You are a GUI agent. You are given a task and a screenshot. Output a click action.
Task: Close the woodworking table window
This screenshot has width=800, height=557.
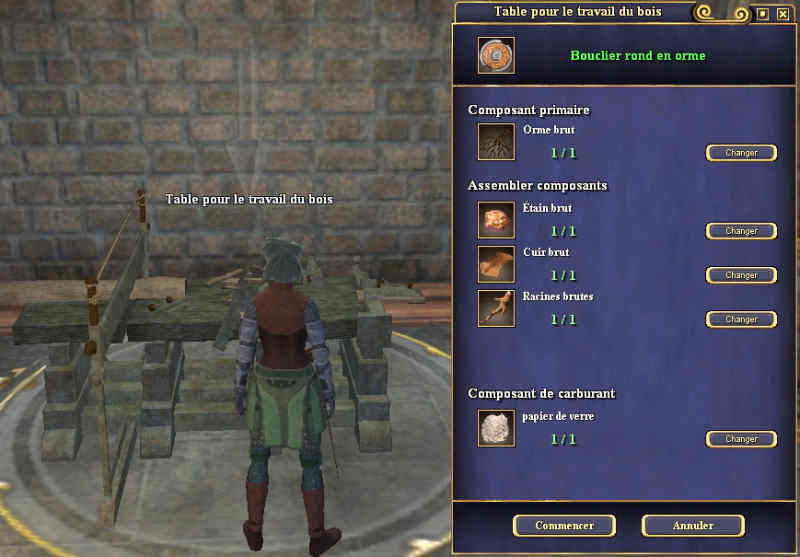[x=782, y=13]
